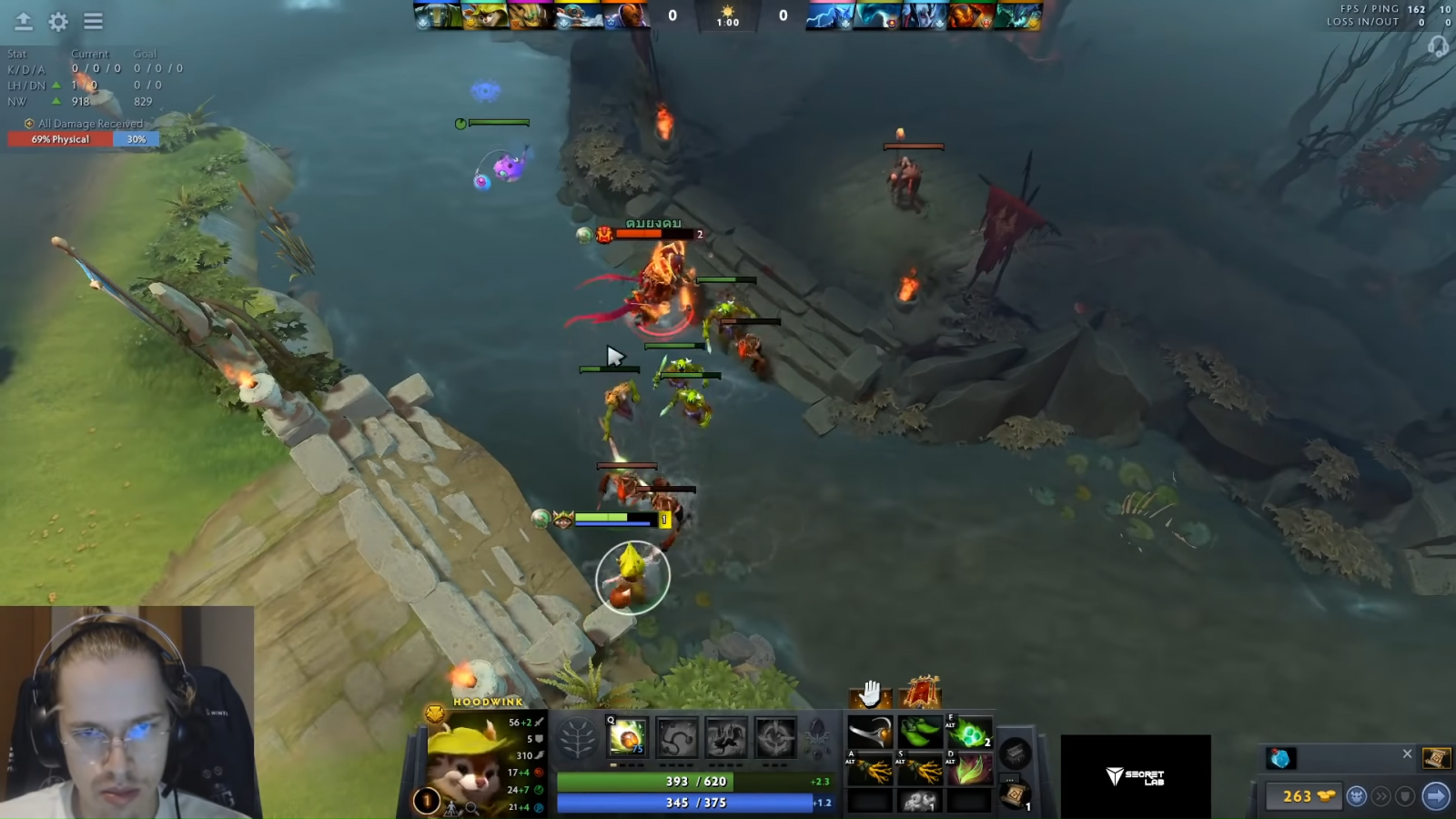
Task: Click the glyph shield icon beside the gold display
Action: coord(1405,795)
